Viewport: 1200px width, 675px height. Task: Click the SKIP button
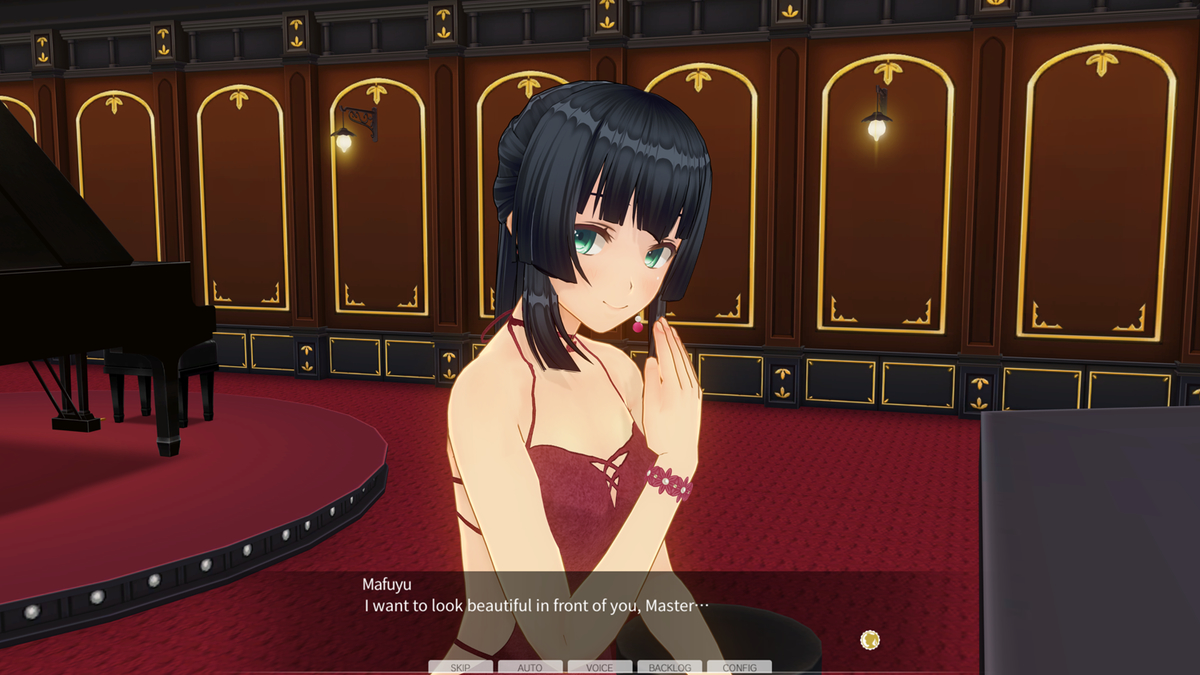(x=460, y=667)
